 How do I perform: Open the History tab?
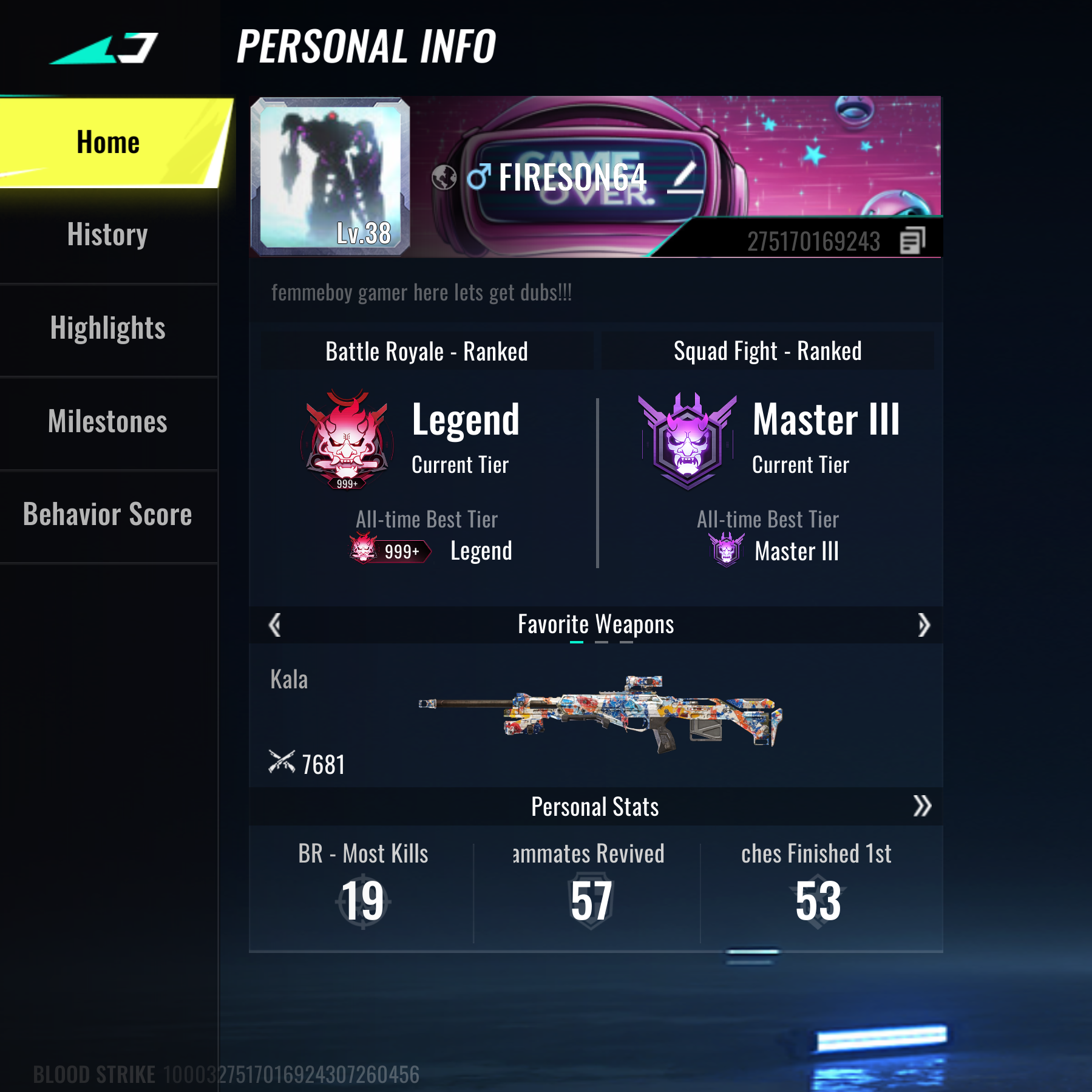click(x=108, y=235)
